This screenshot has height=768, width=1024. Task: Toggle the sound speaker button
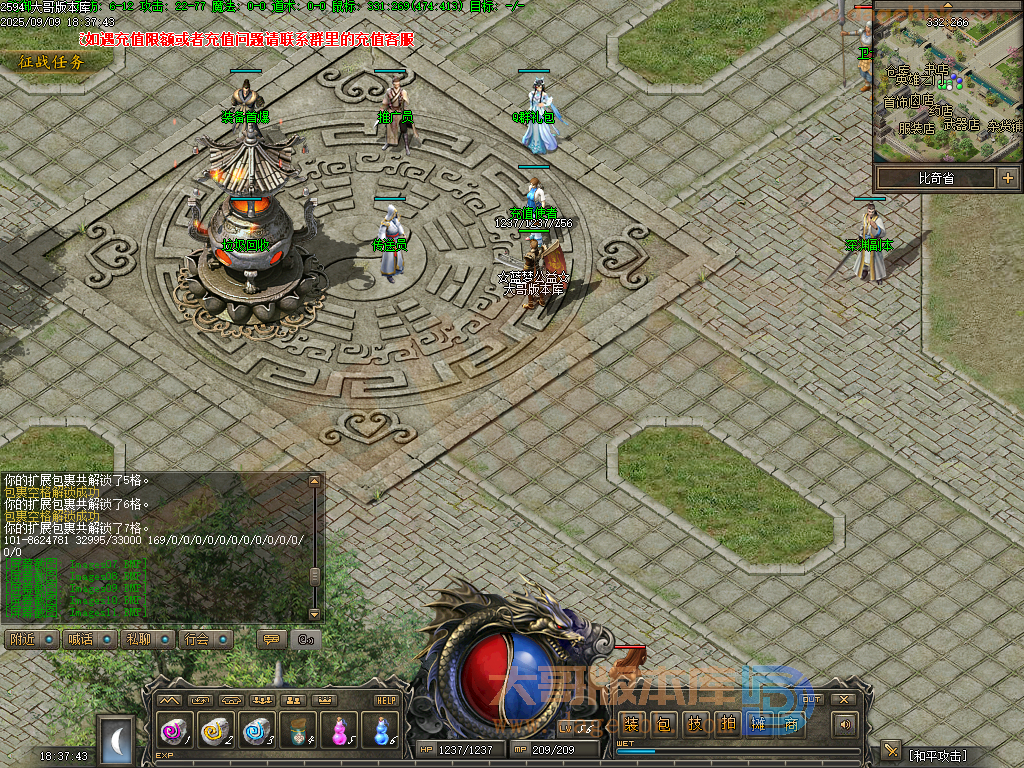(846, 724)
